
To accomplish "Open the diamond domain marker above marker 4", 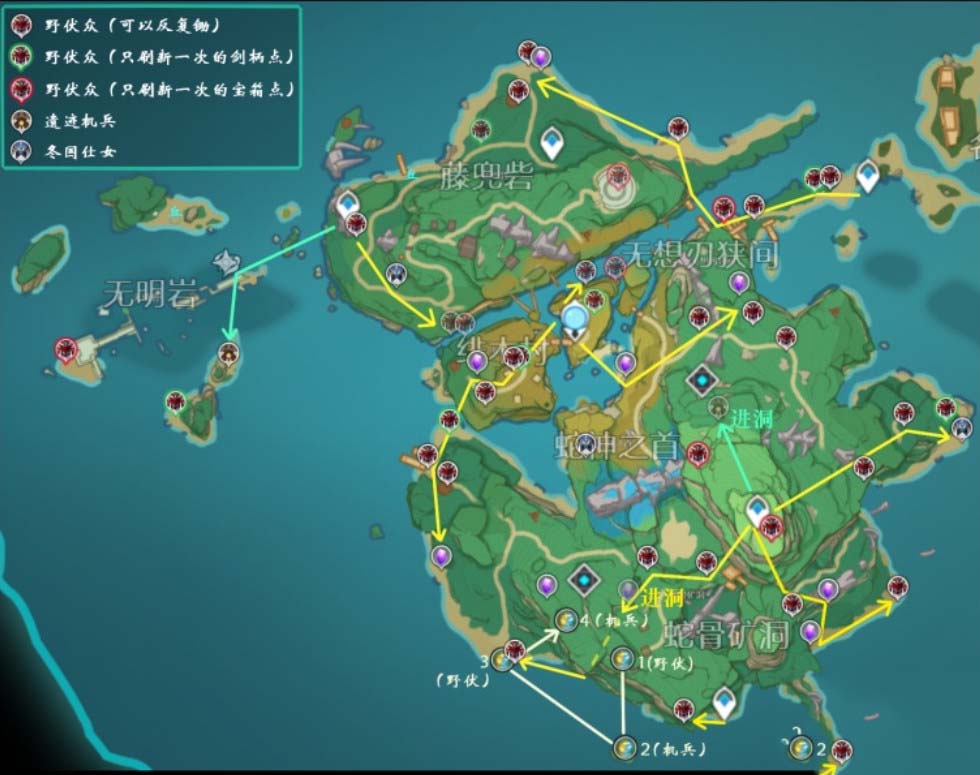I will [583, 578].
